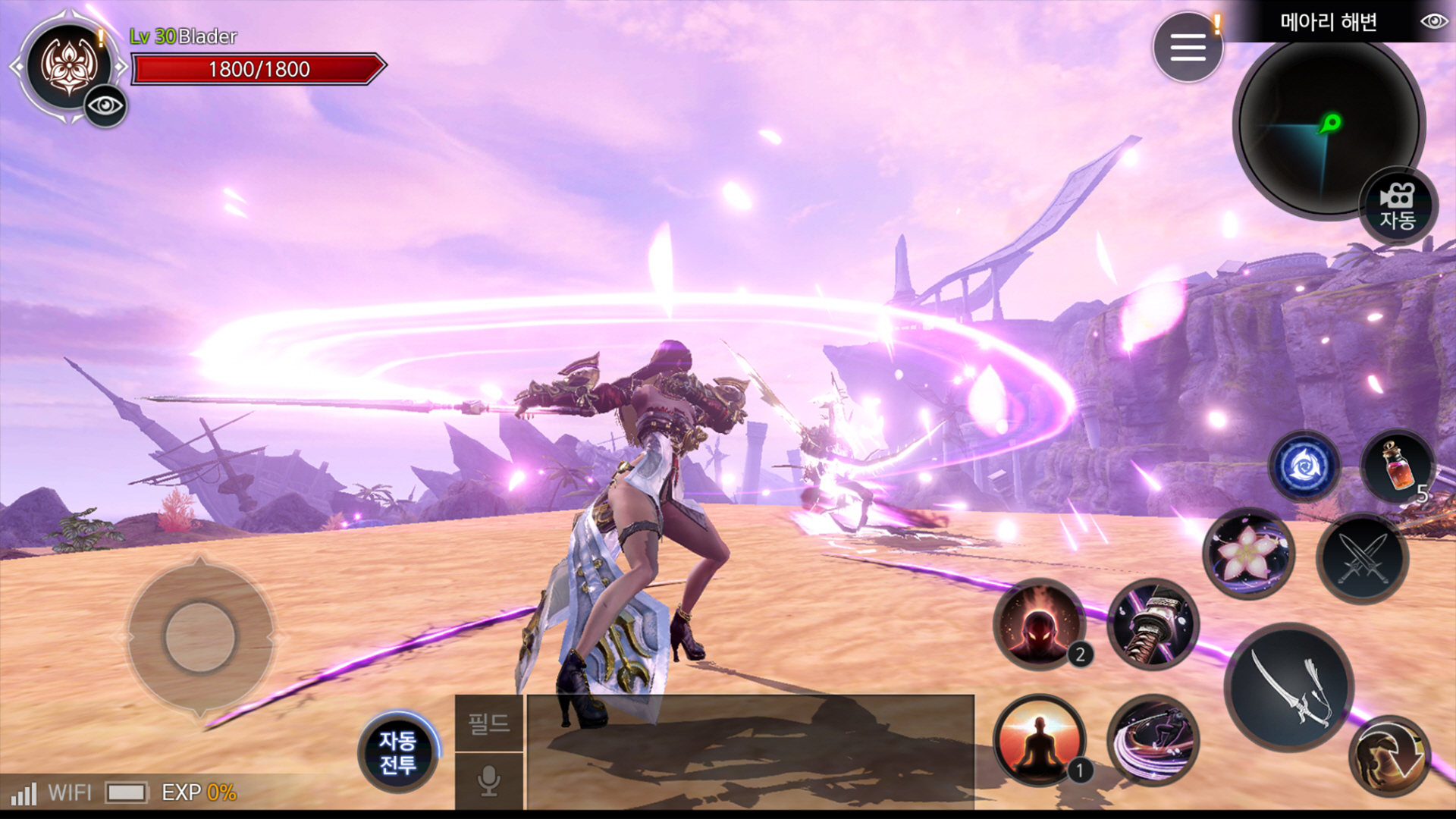Tap the dodge roll arrow button

[x=1389, y=756]
